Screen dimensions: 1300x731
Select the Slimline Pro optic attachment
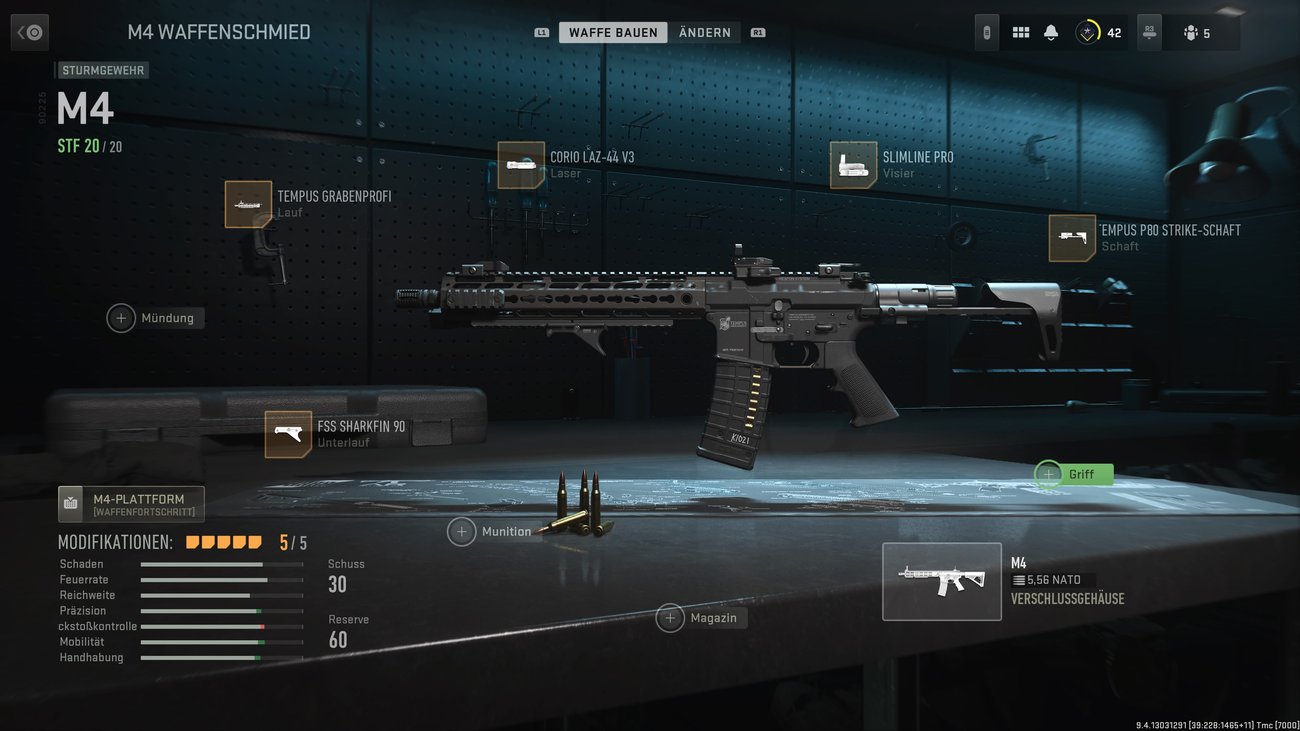(x=852, y=164)
